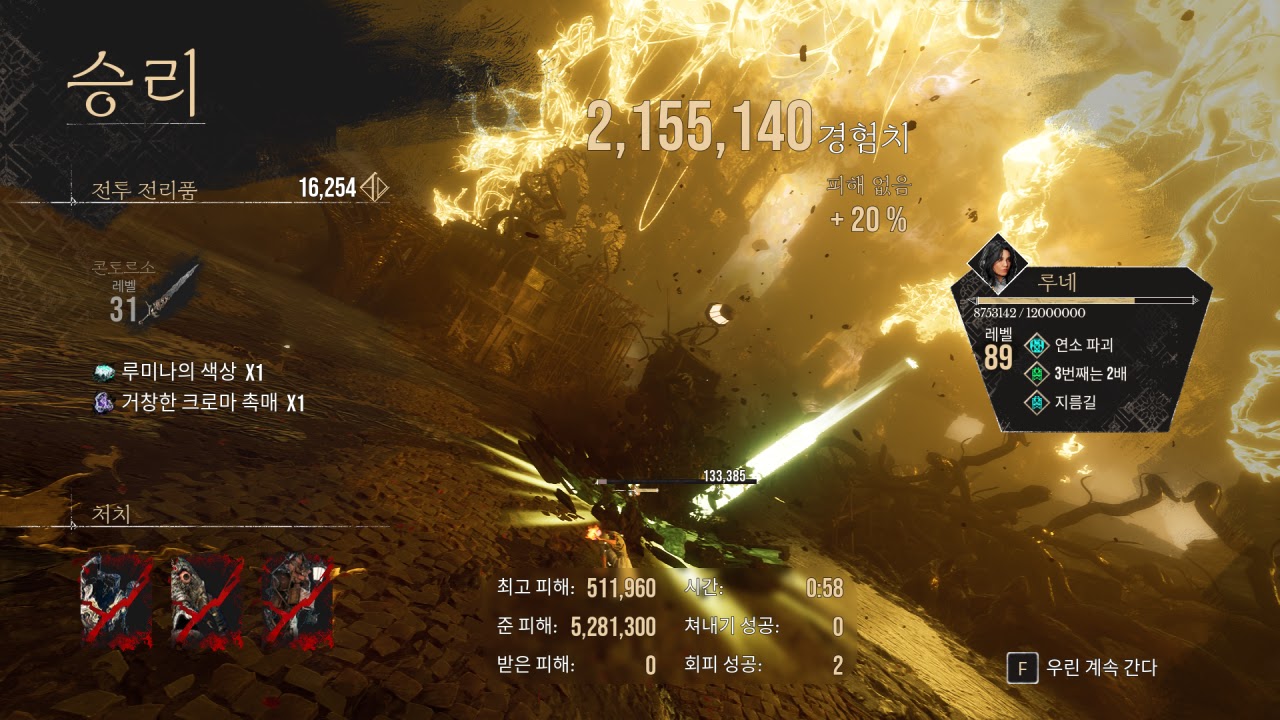The width and height of the screenshot is (1280, 720).
Task: Select the 연소 파괴 skill entry
Action: 1075,346
